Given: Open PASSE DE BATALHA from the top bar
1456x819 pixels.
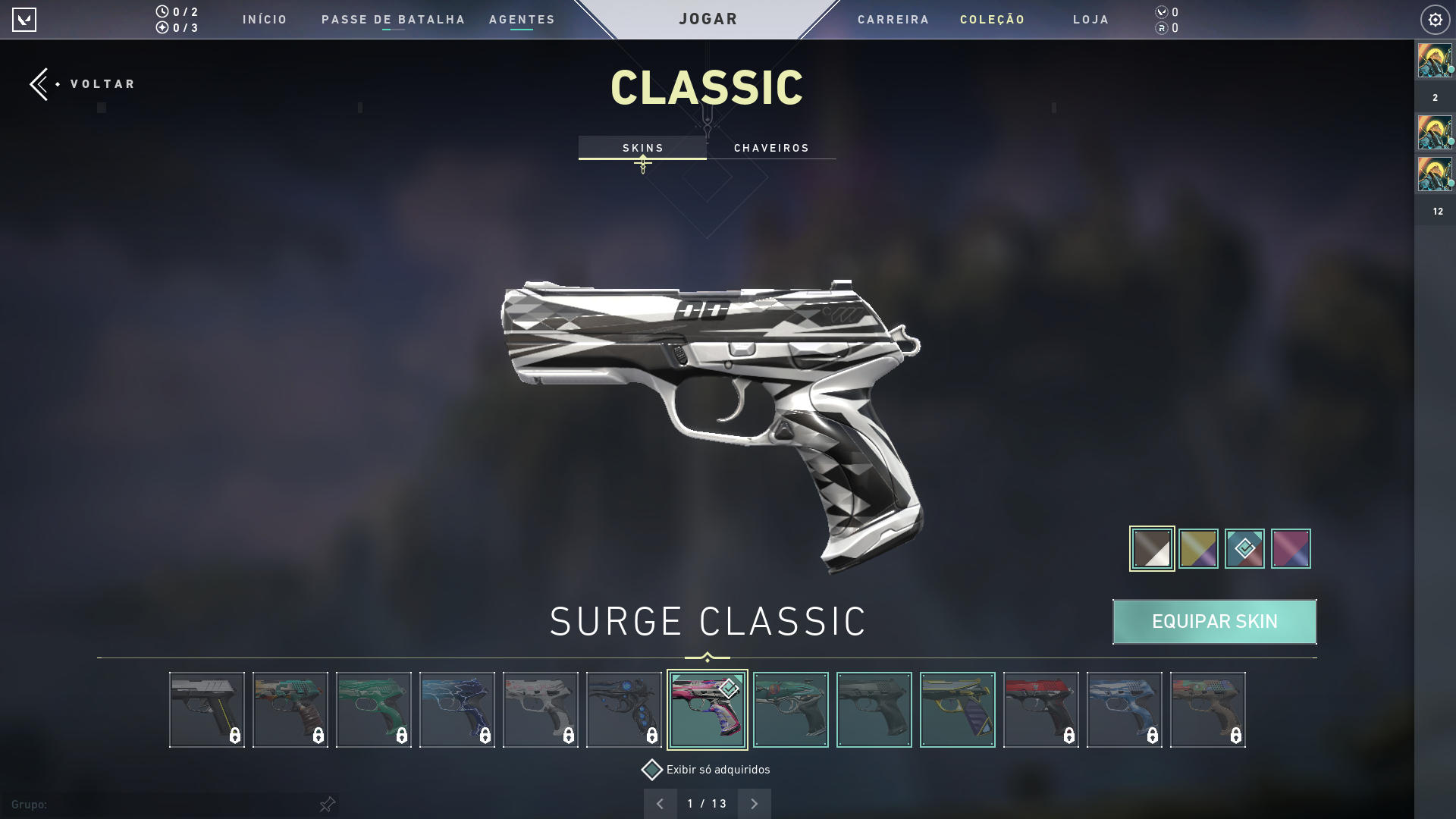Looking at the screenshot, I should pyautogui.click(x=394, y=20).
